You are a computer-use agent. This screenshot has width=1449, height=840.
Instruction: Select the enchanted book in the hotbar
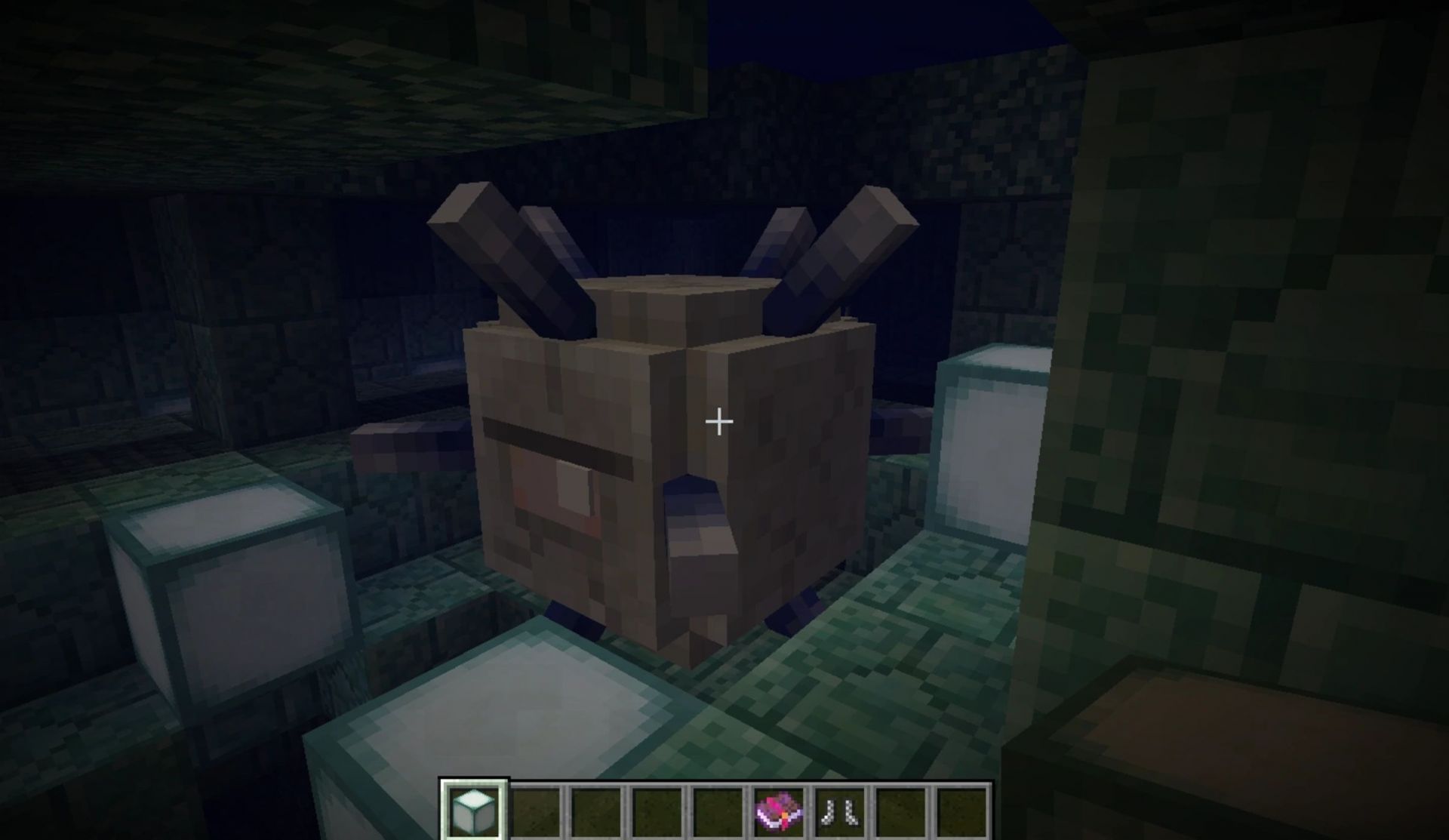778,811
